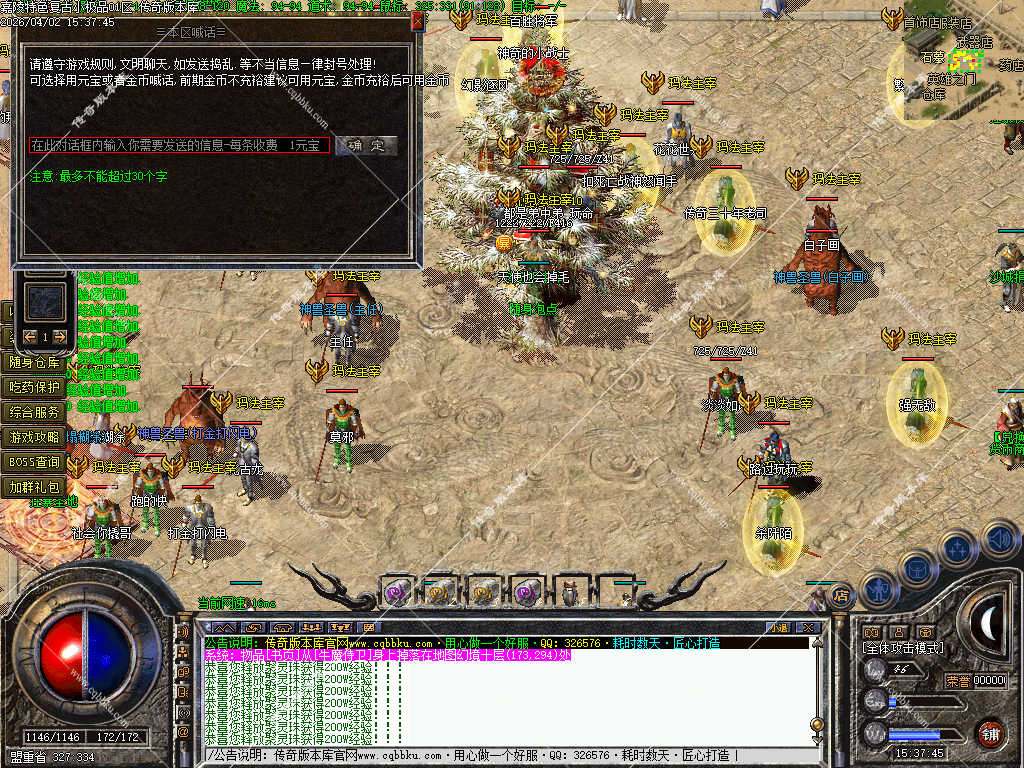Go to the next page with the right arrow
Screen dimensions: 1024x768
pyautogui.click(x=60, y=336)
